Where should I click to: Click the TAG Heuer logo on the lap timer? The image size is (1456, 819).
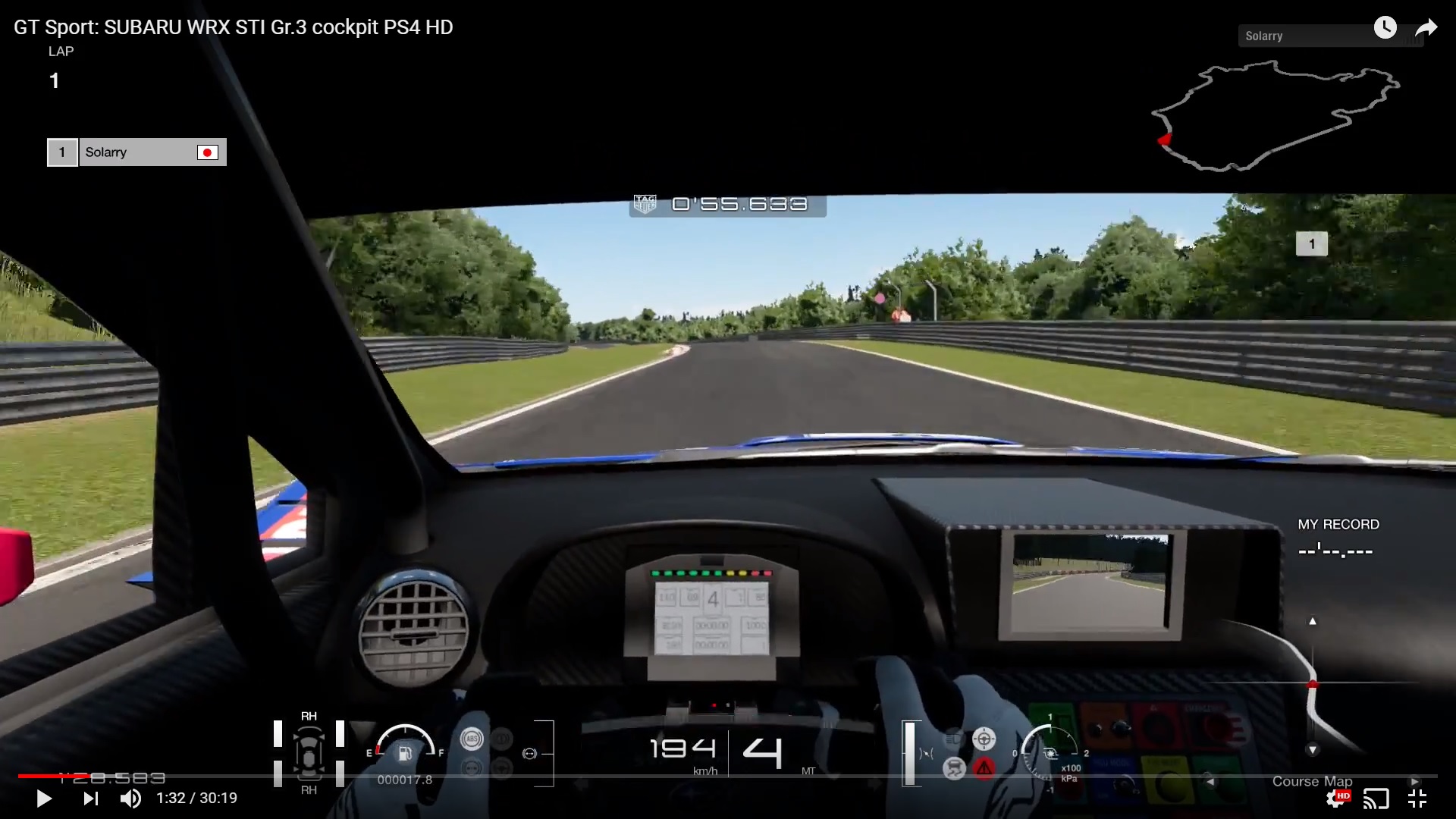click(x=646, y=203)
